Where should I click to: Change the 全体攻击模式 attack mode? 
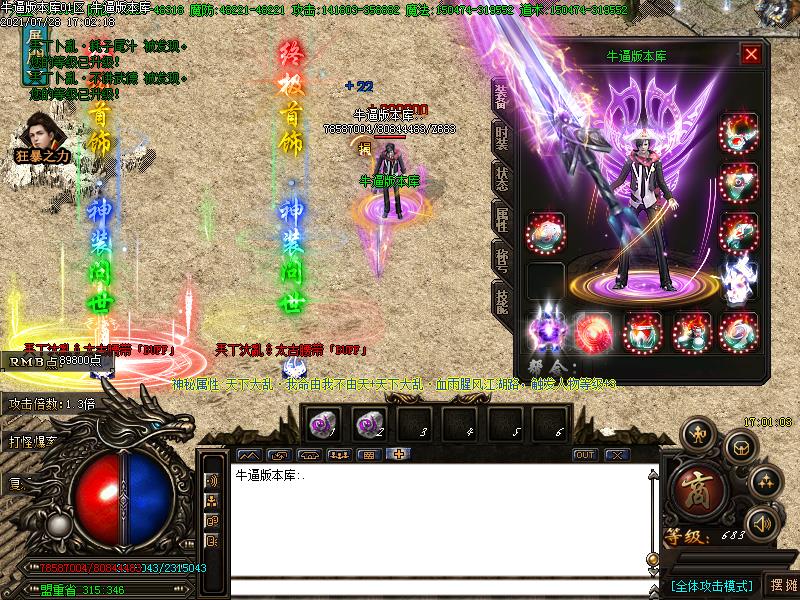(711, 584)
